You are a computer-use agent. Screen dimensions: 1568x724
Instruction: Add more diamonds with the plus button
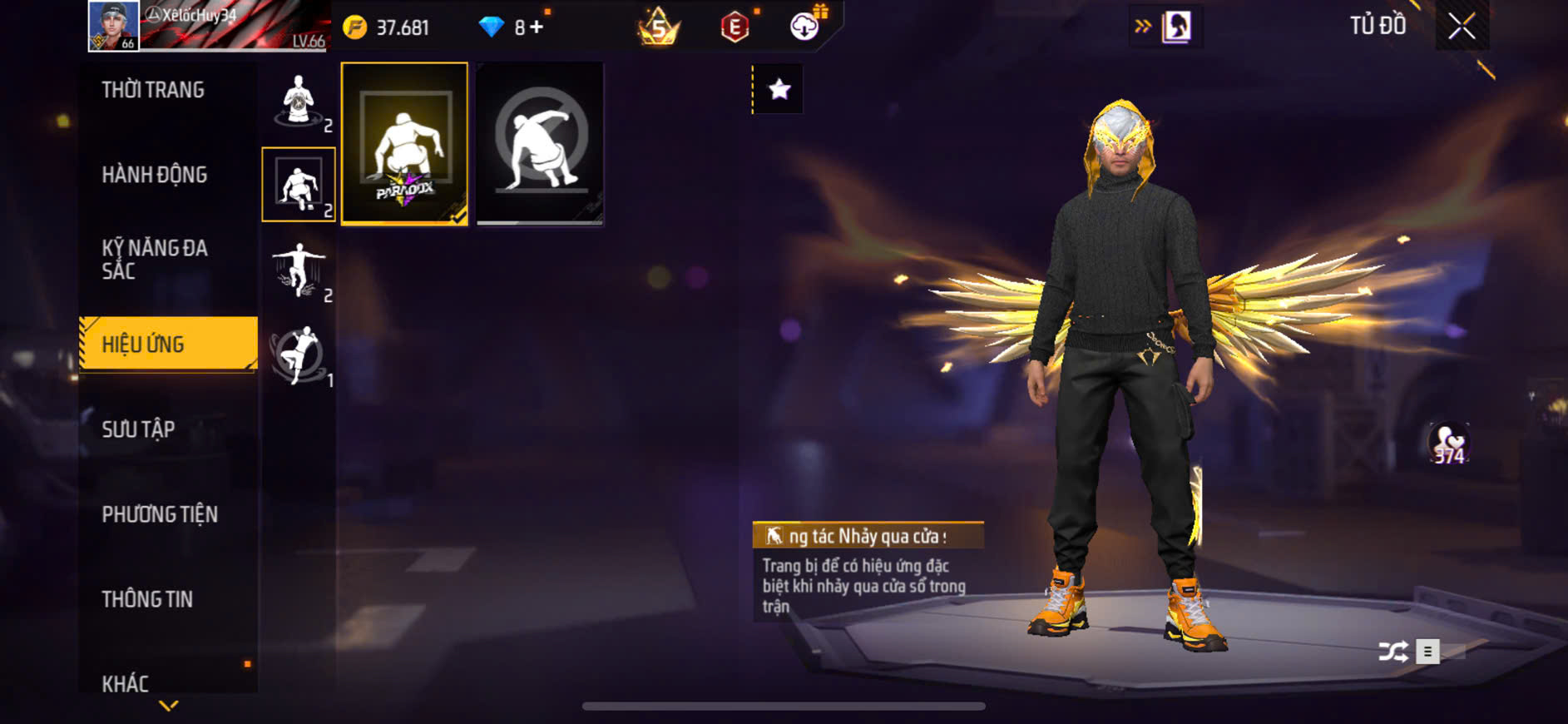(537, 27)
